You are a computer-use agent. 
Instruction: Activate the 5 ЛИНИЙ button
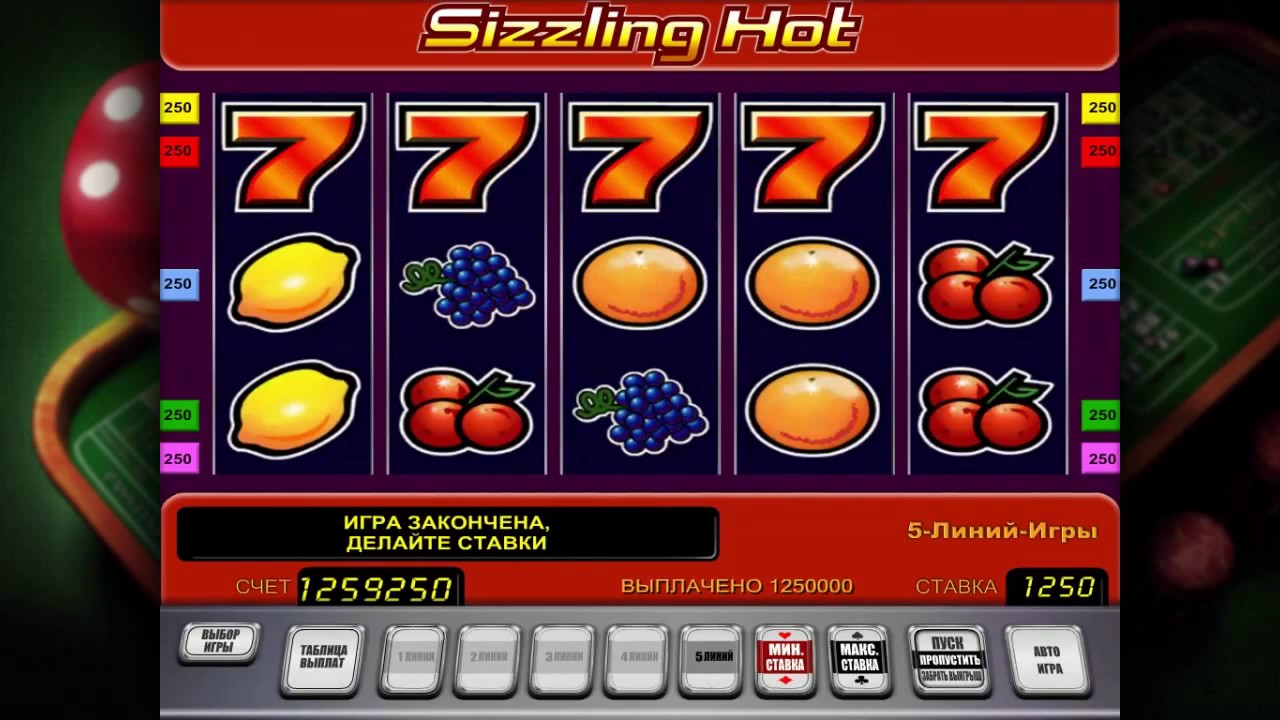713,658
